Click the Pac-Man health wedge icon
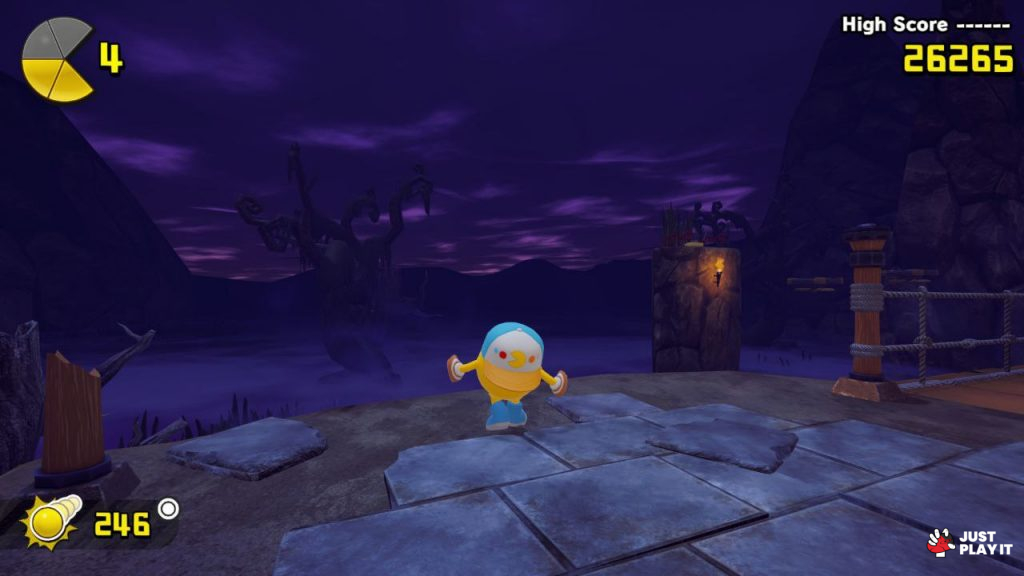 click(58, 58)
